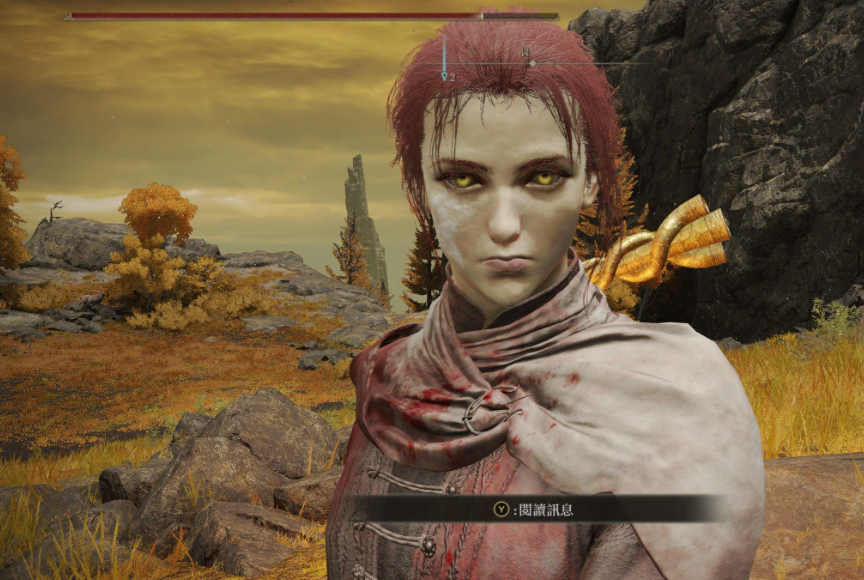The image size is (864, 580).
Task: Select the north indicator on the compass bar
Action: (x=525, y=52)
